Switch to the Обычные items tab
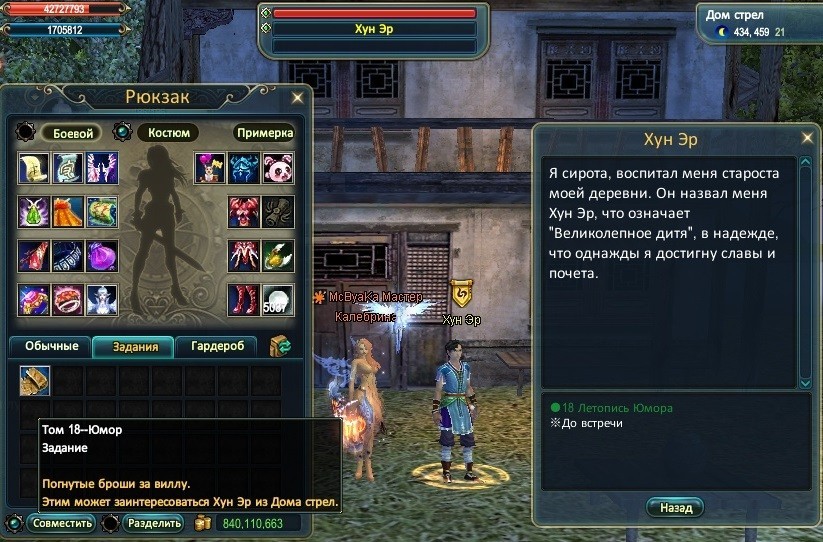The width and height of the screenshot is (823, 542). click(50, 347)
